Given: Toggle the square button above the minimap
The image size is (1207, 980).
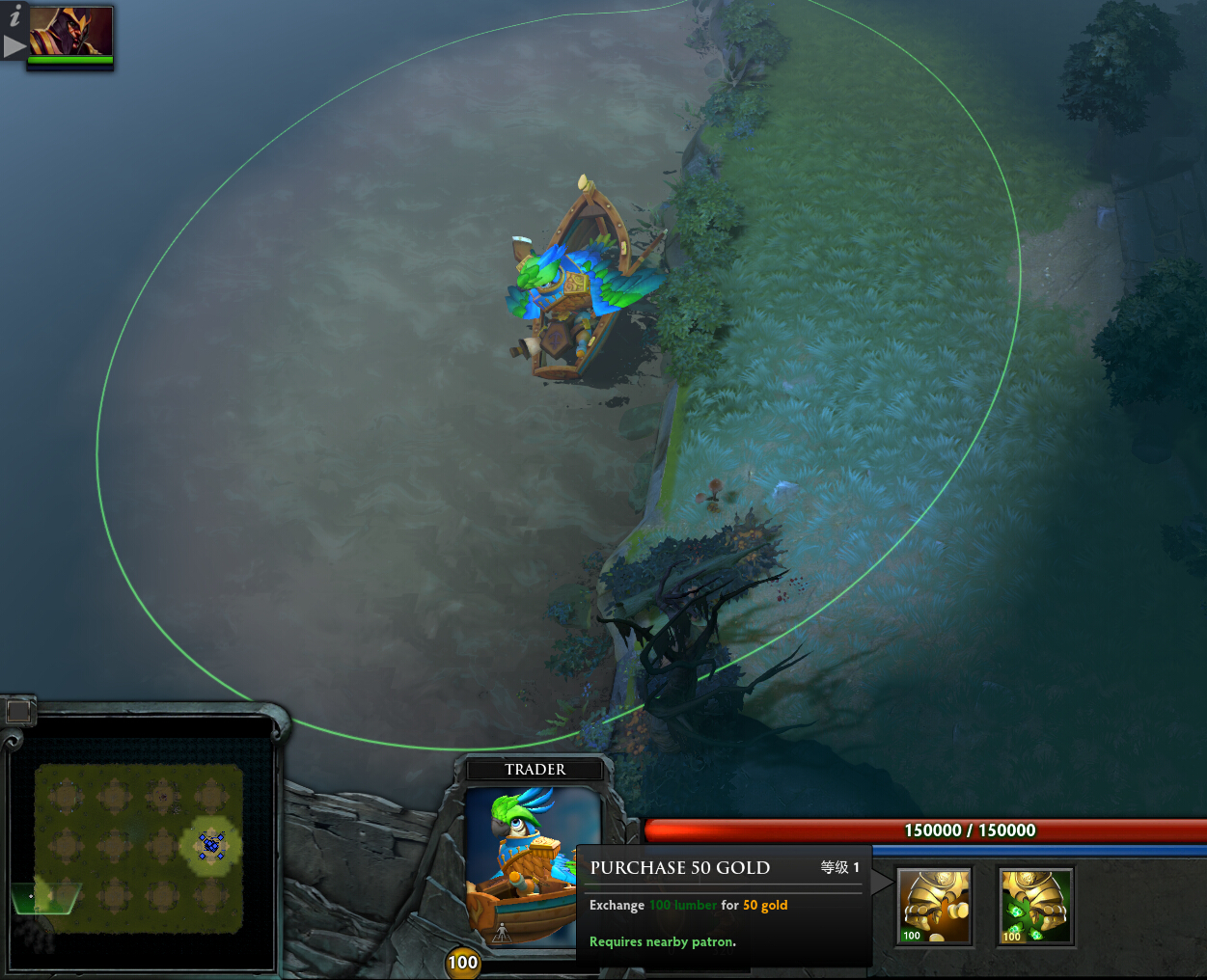Looking at the screenshot, I should (x=18, y=712).
